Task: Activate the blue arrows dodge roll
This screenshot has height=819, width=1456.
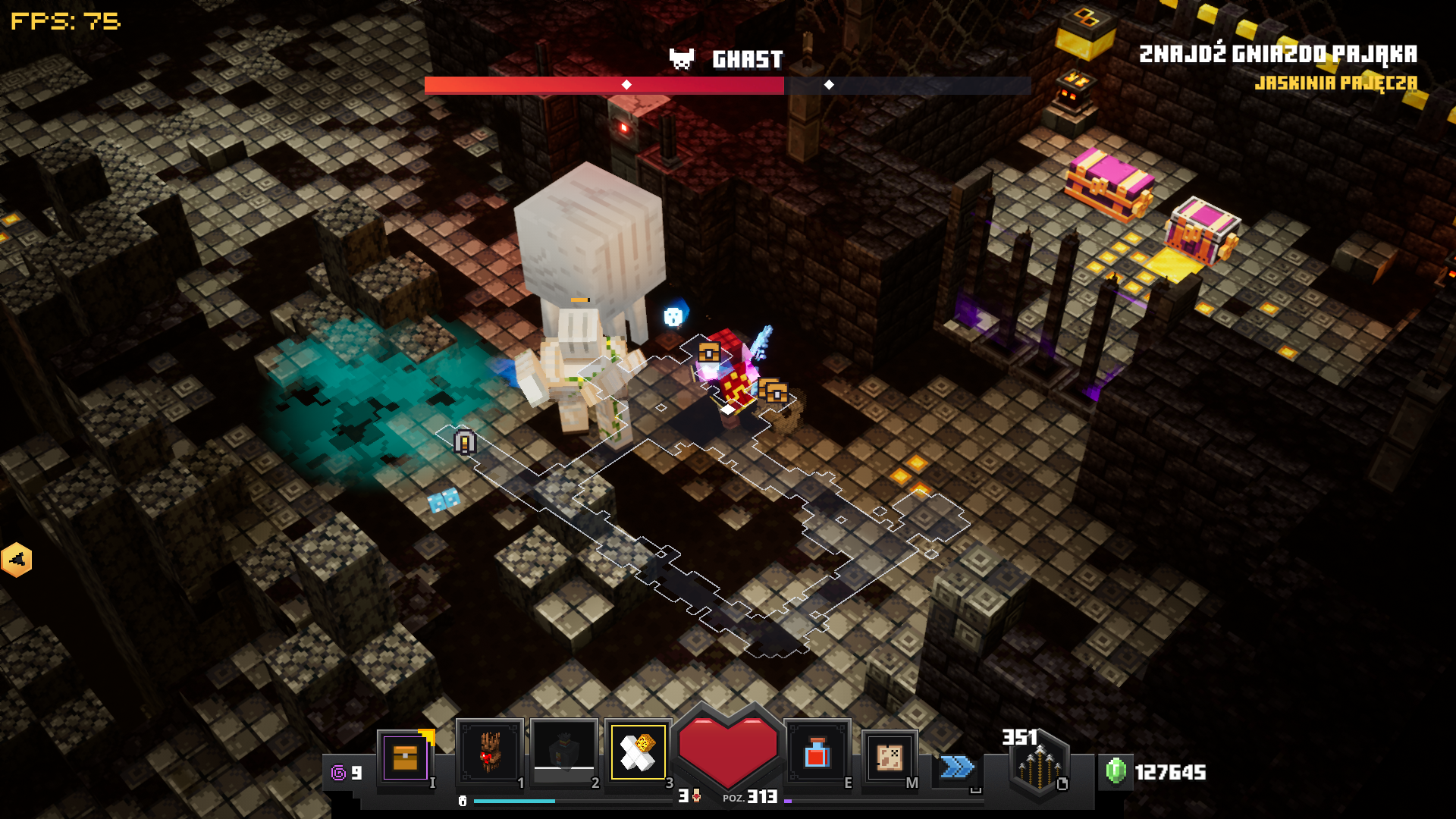Action: (x=957, y=767)
